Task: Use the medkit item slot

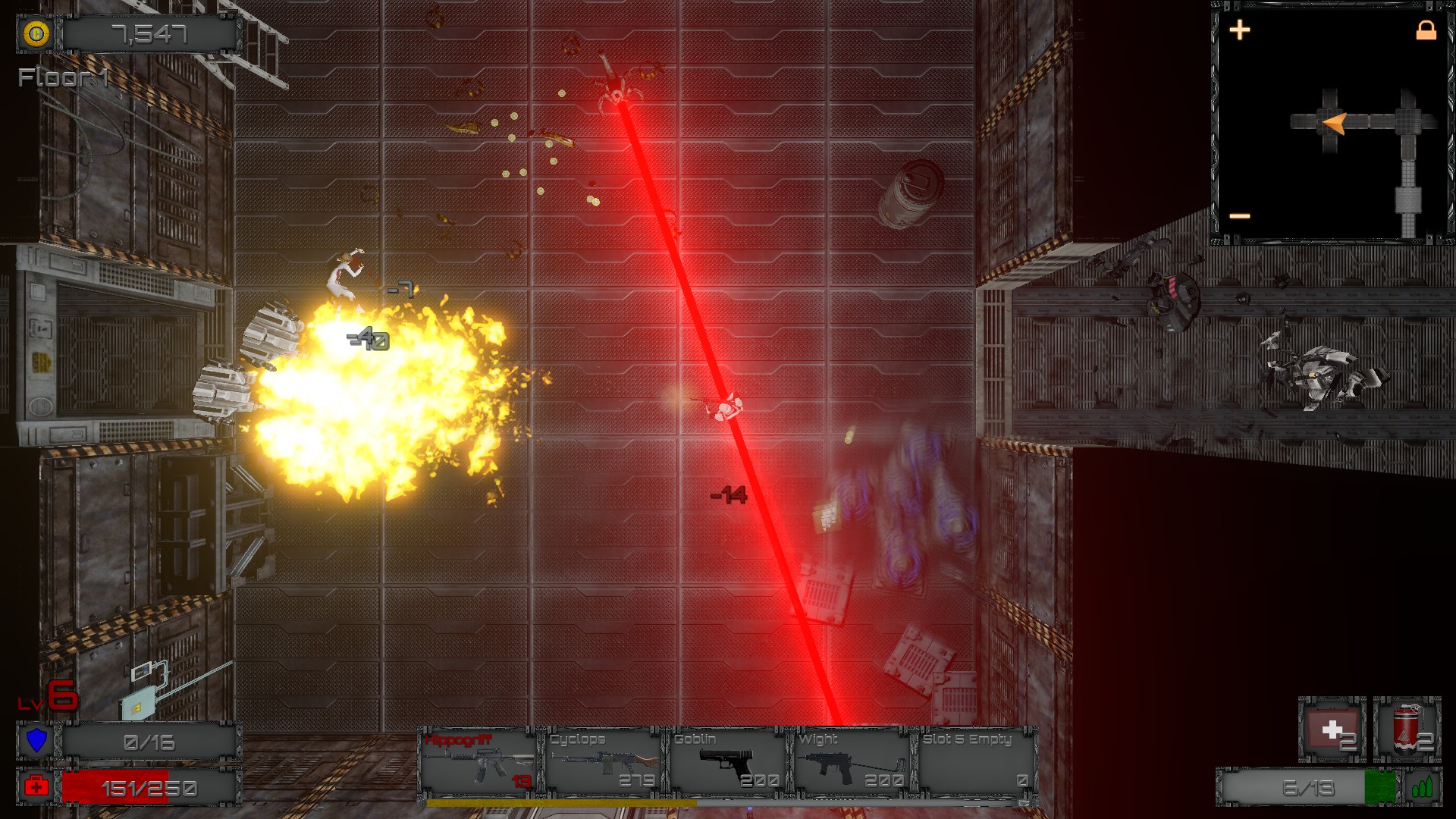Action: click(x=1332, y=730)
